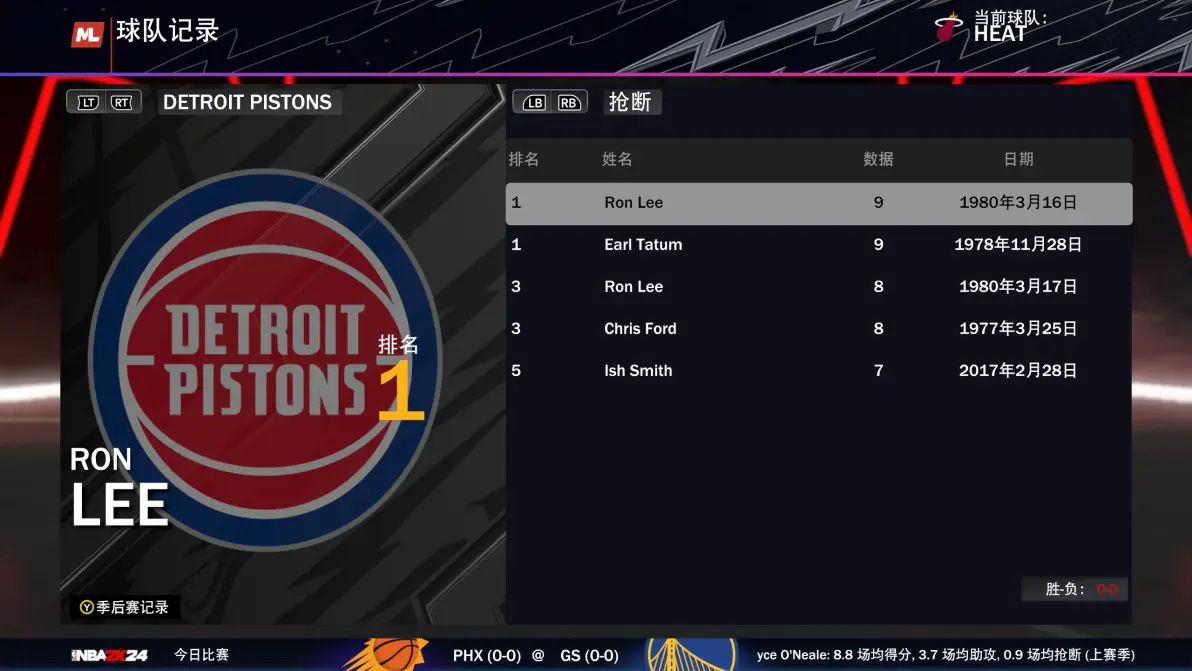Pick the Chris Ford record row
This screenshot has height=671, width=1192.
point(818,329)
